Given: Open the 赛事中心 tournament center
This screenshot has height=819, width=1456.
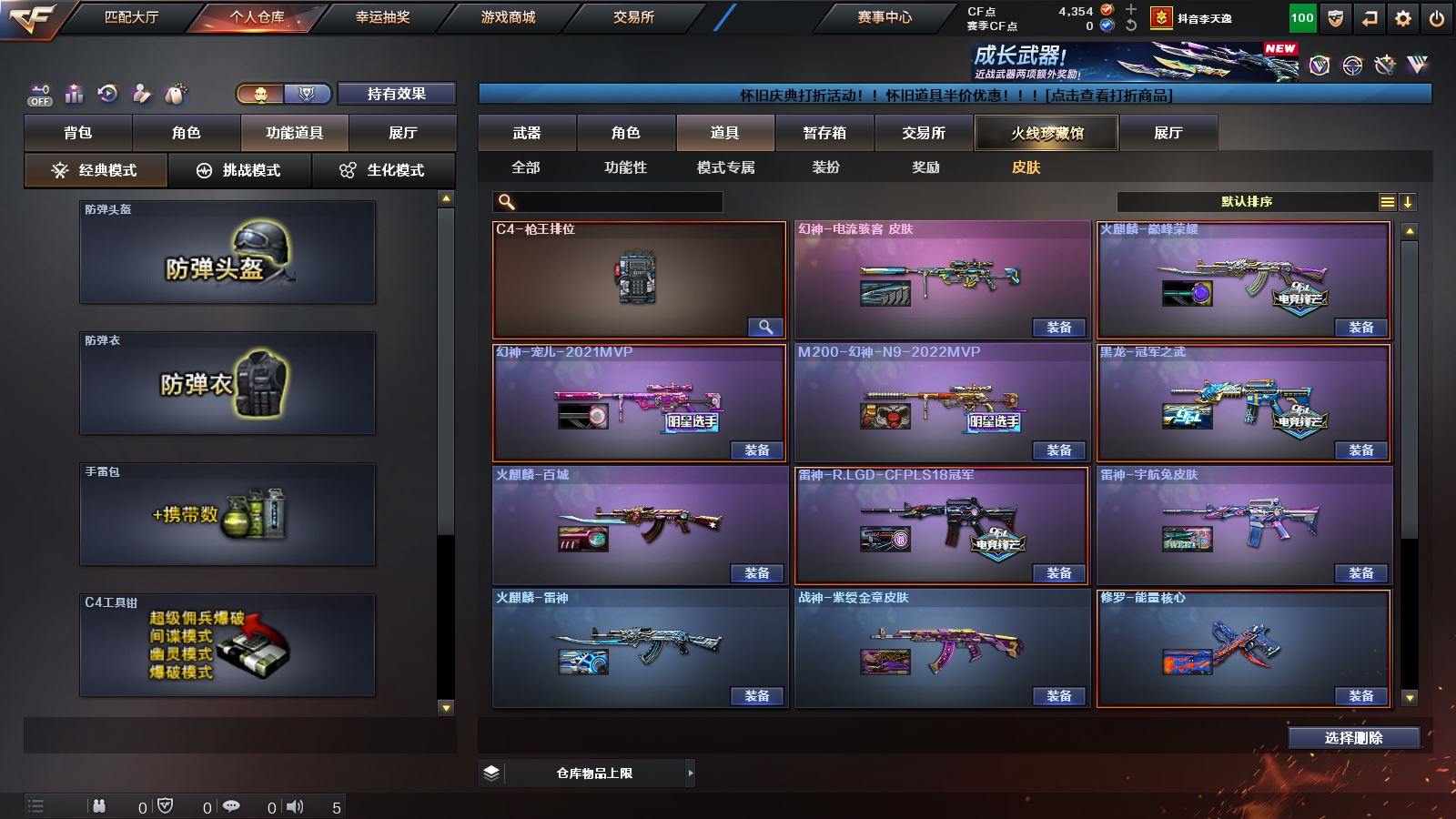Looking at the screenshot, I should (884, 17).
